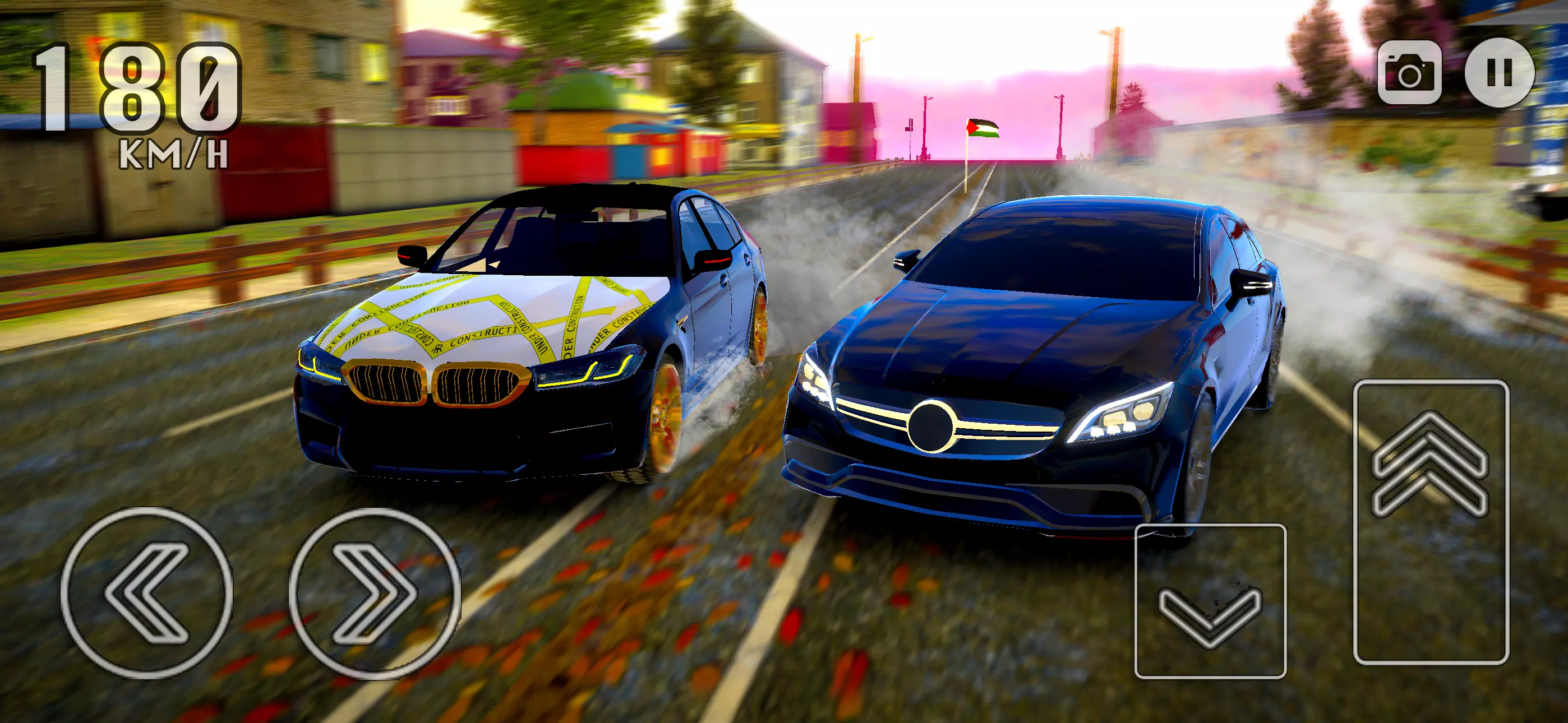Hit the double up-arrow accelerator pedal
This screenshot has height=723, width=1568.
pyautogui.click(x=1431, y=521)
